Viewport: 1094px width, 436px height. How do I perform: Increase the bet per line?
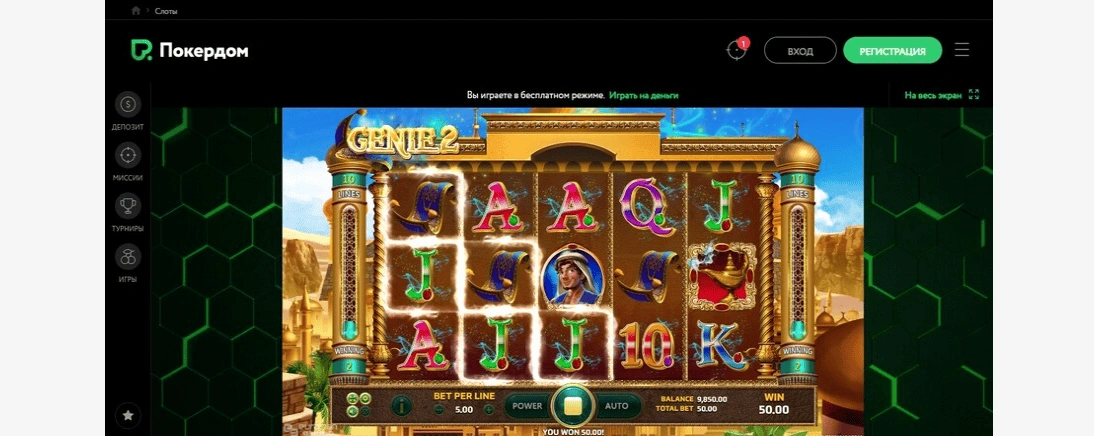tap(489, 409)
